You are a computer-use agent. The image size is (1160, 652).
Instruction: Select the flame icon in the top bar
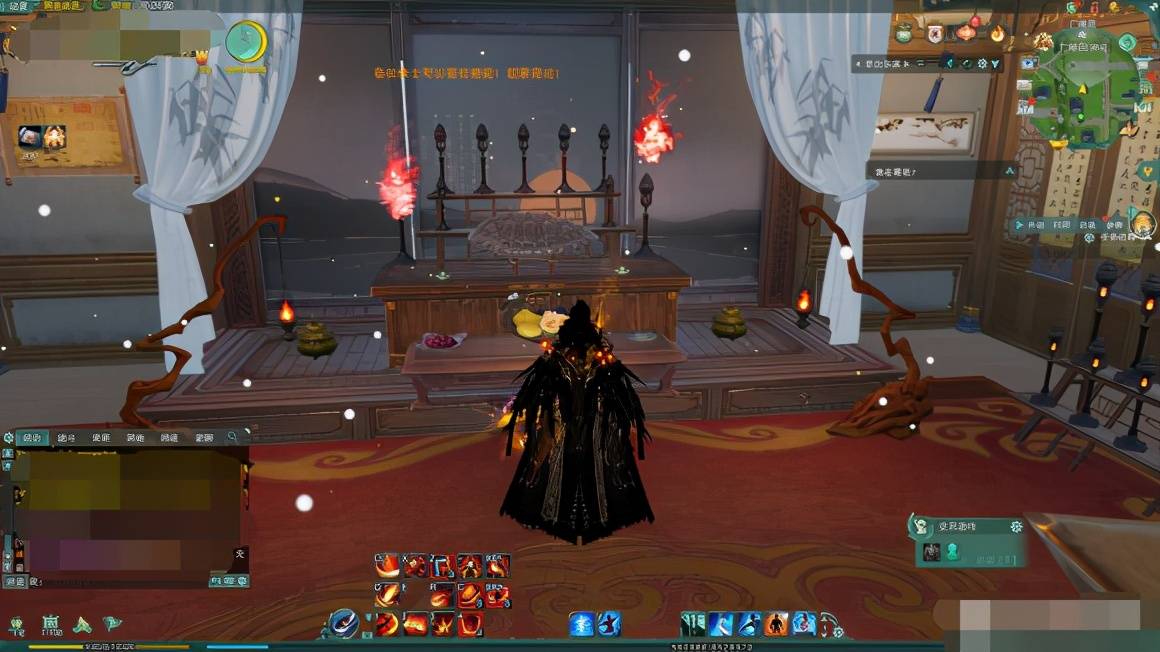(996, 33)
